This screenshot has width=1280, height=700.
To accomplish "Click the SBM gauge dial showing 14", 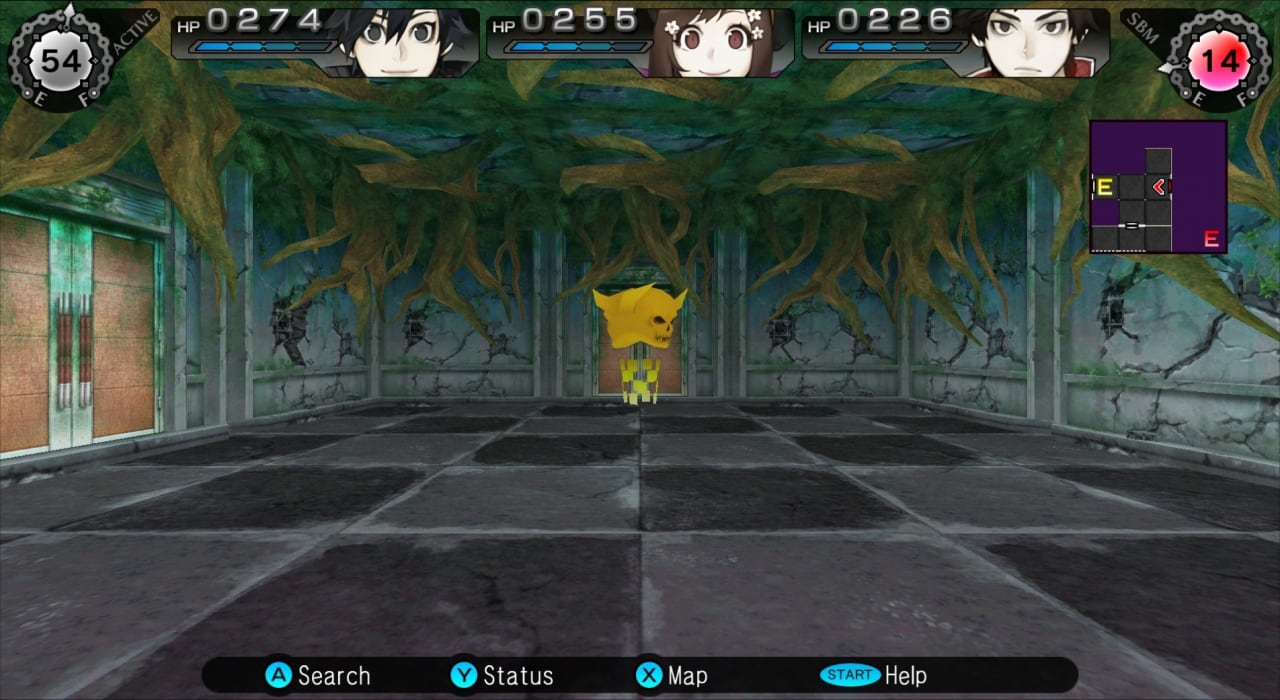I will [x=1220, y=61].
